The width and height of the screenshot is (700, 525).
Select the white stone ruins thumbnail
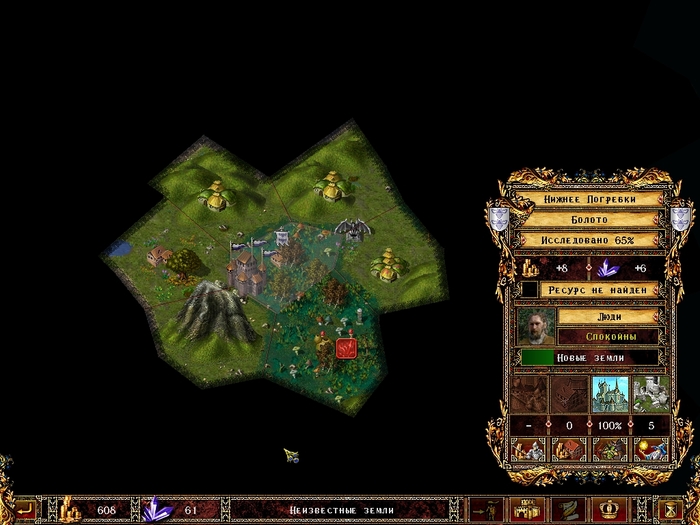(649, 394)
